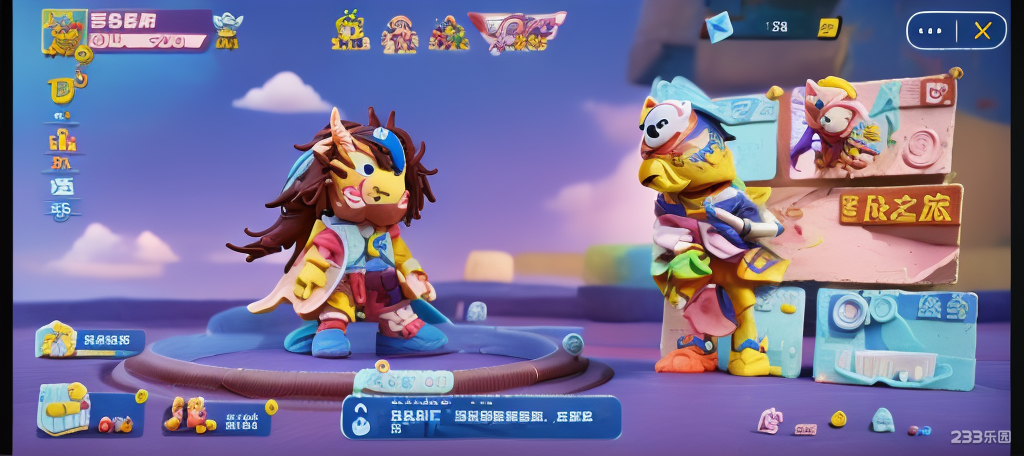
Task: Open the three-dot more options menu
Action: coord(931,31)
